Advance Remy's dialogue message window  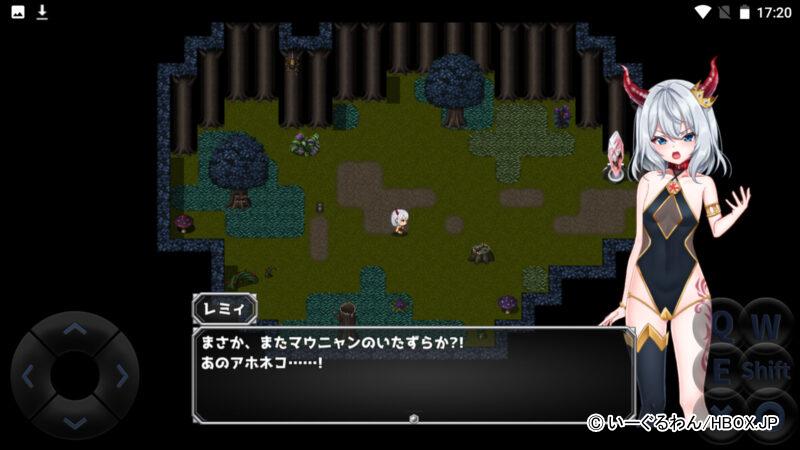coord(413,375)
